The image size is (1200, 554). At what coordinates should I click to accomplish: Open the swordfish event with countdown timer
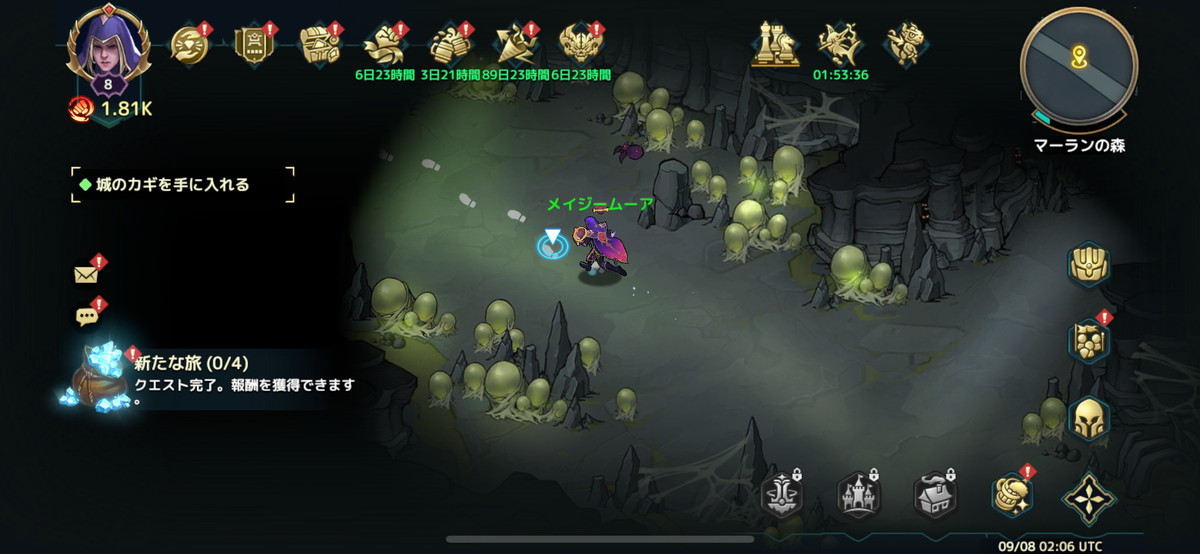pos(840,46)
